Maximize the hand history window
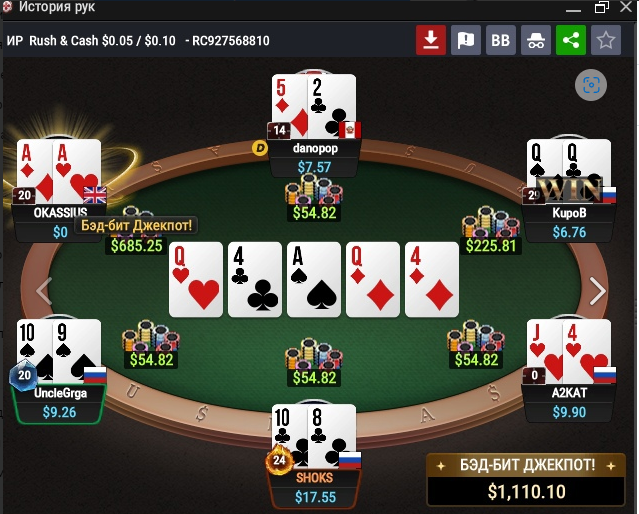 coord(601,8)
